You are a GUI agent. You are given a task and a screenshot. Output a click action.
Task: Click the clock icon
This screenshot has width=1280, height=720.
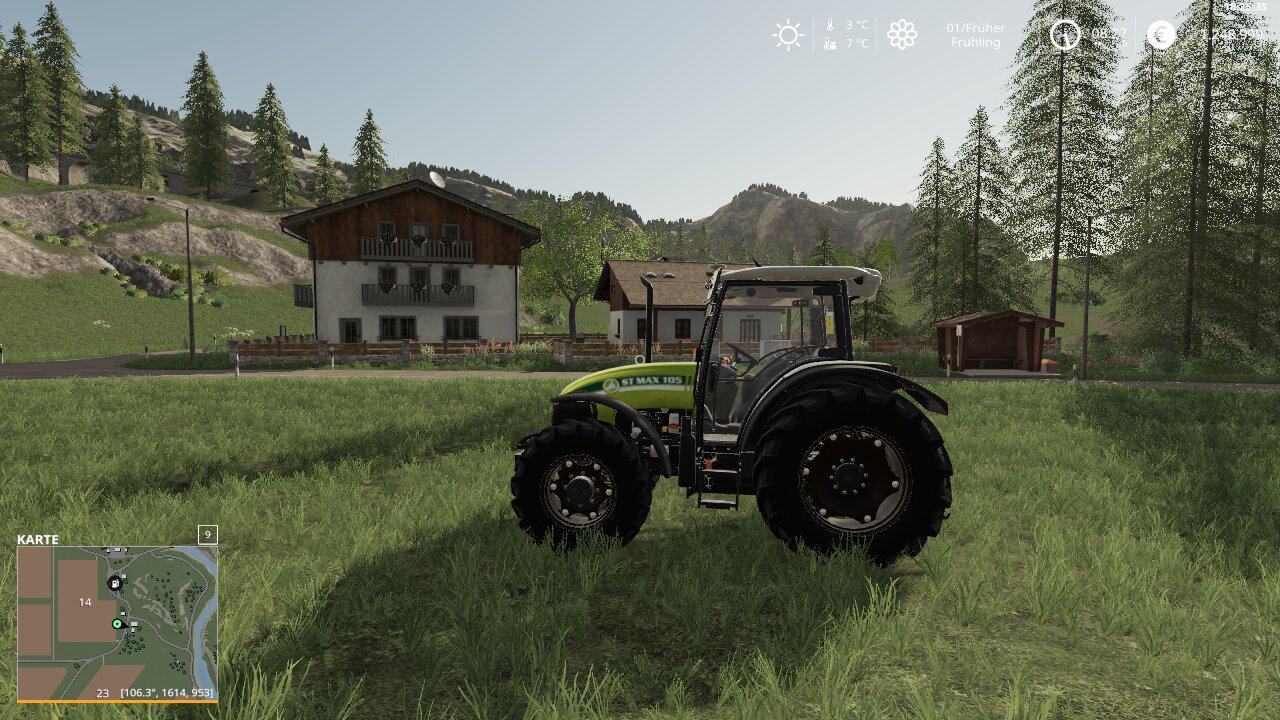click(x=1065, y=35)
